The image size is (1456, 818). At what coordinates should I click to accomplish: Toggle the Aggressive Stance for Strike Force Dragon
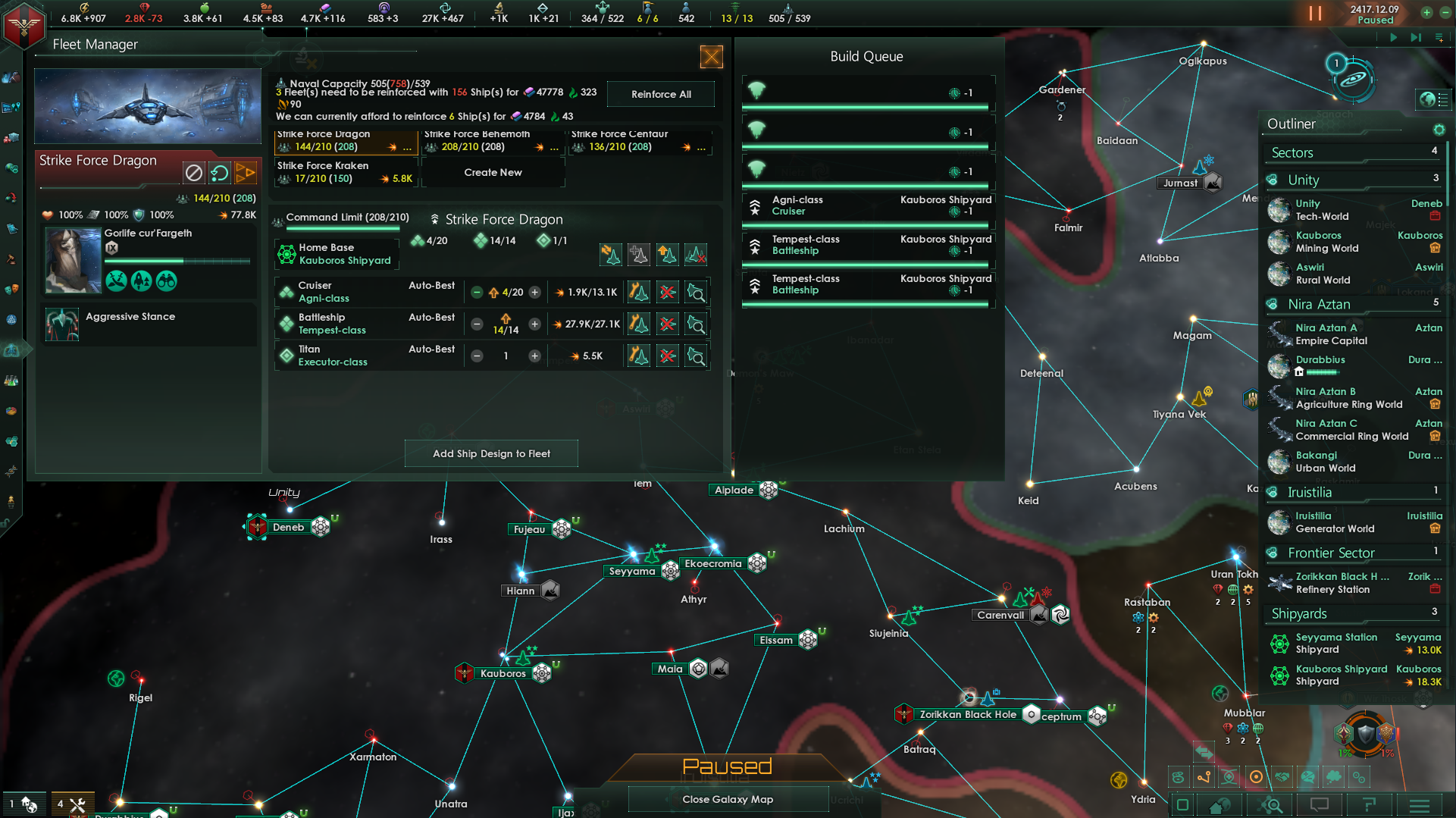(x=62, y=324)
